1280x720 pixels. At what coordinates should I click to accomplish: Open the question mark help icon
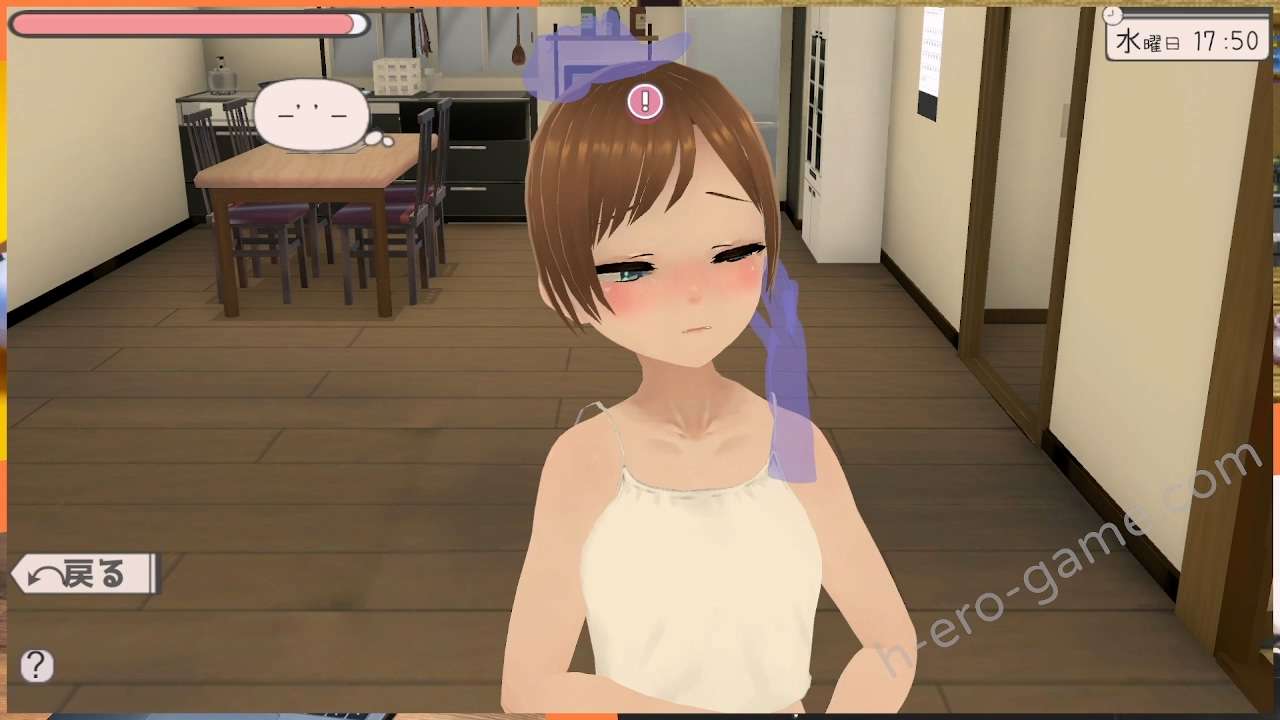click(x=37, y=666)
